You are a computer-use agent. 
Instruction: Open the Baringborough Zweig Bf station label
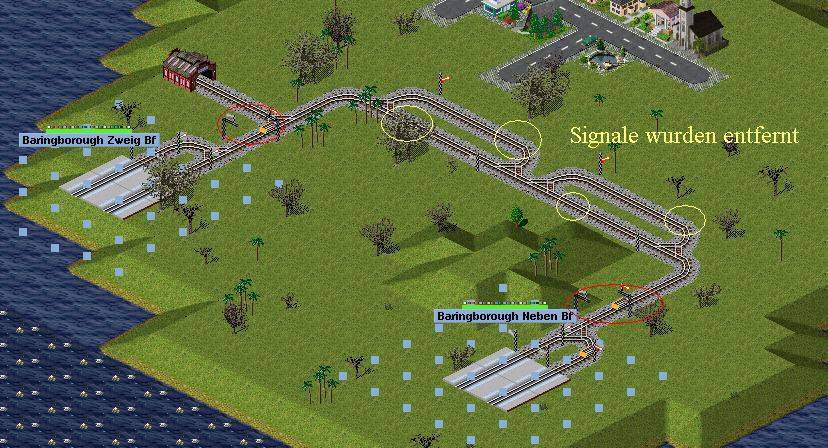click(89, 140)
